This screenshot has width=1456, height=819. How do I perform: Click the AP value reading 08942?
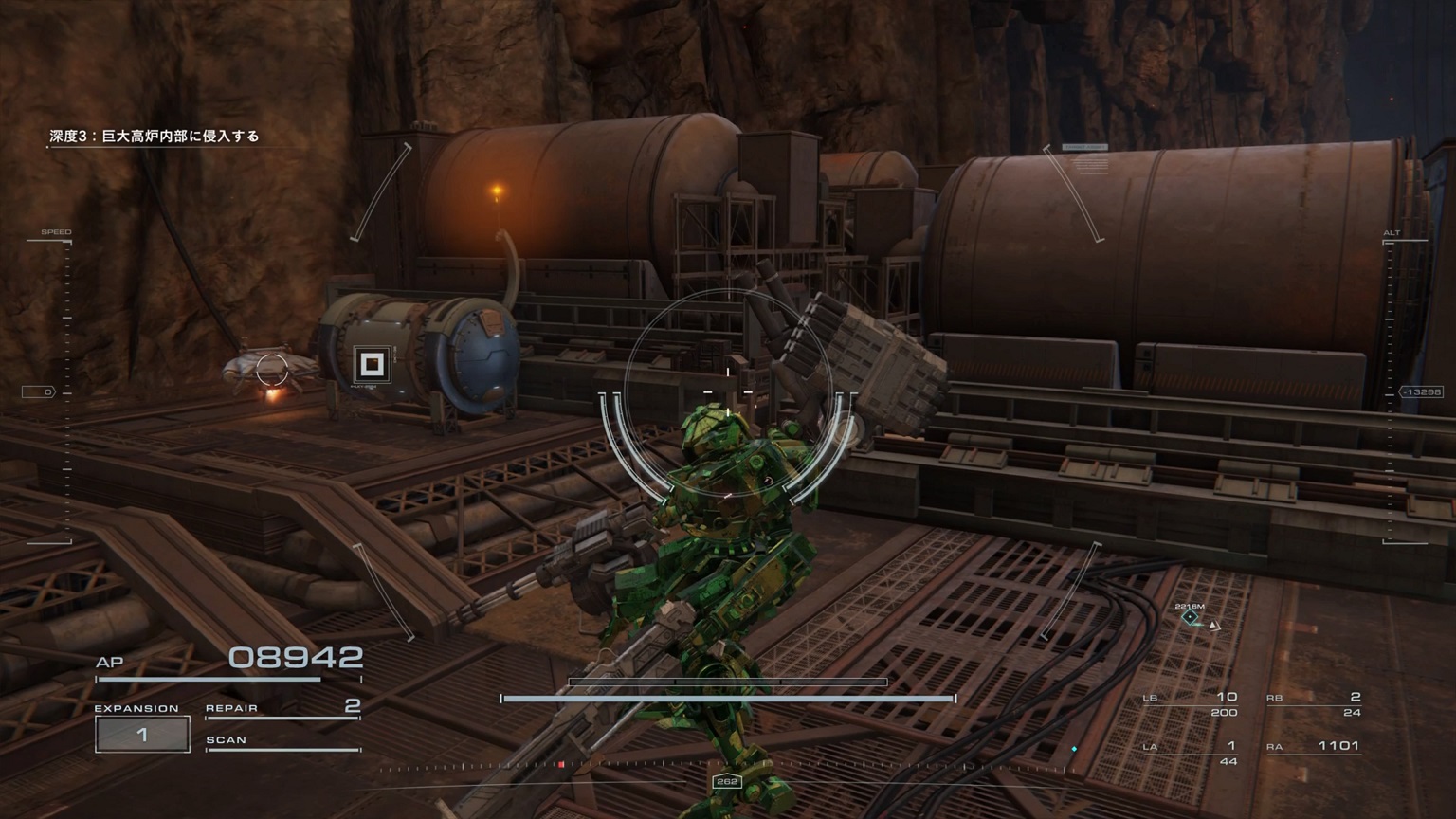click(294, 656)
